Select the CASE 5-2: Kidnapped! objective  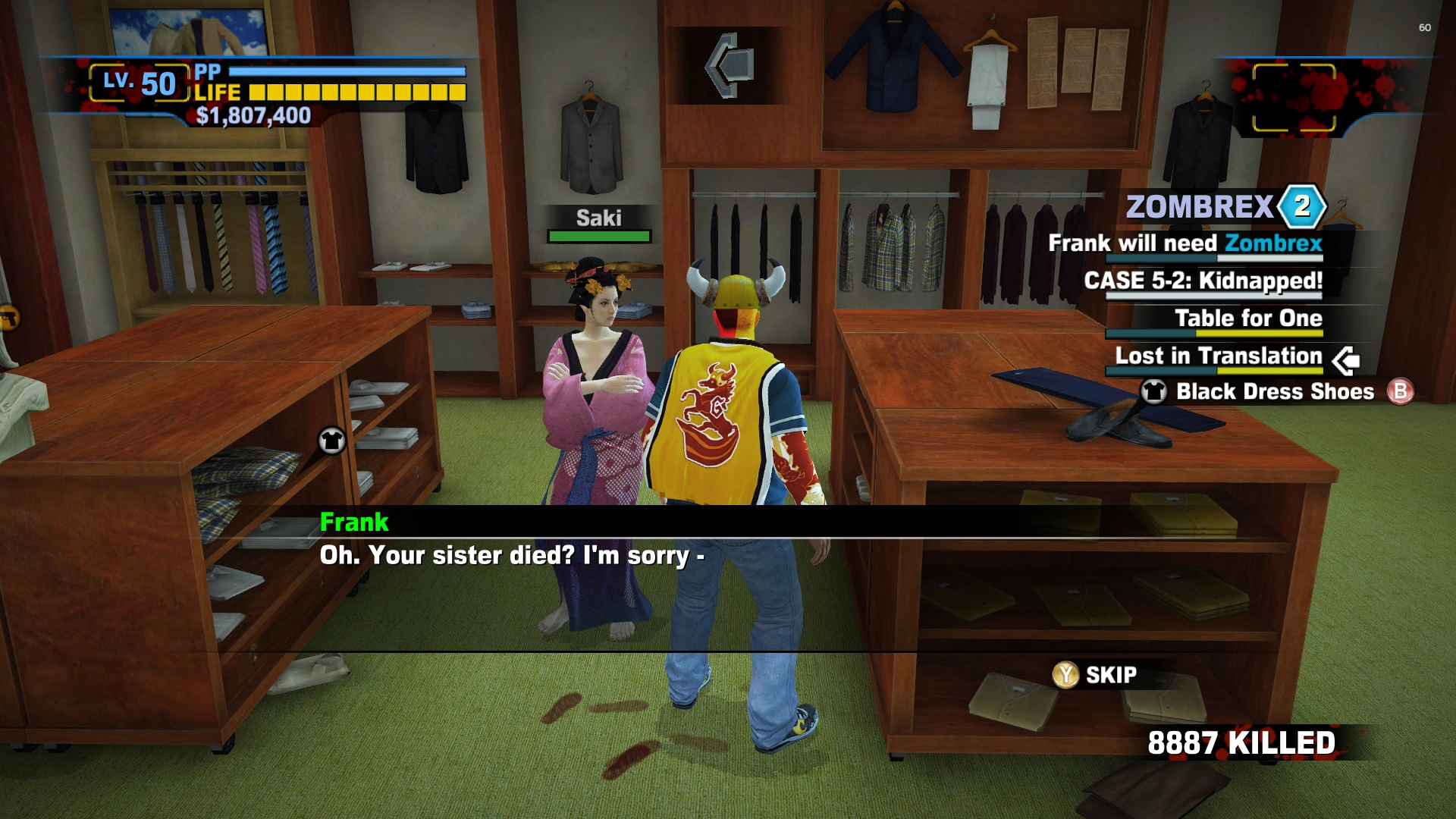pos(1203,281)
